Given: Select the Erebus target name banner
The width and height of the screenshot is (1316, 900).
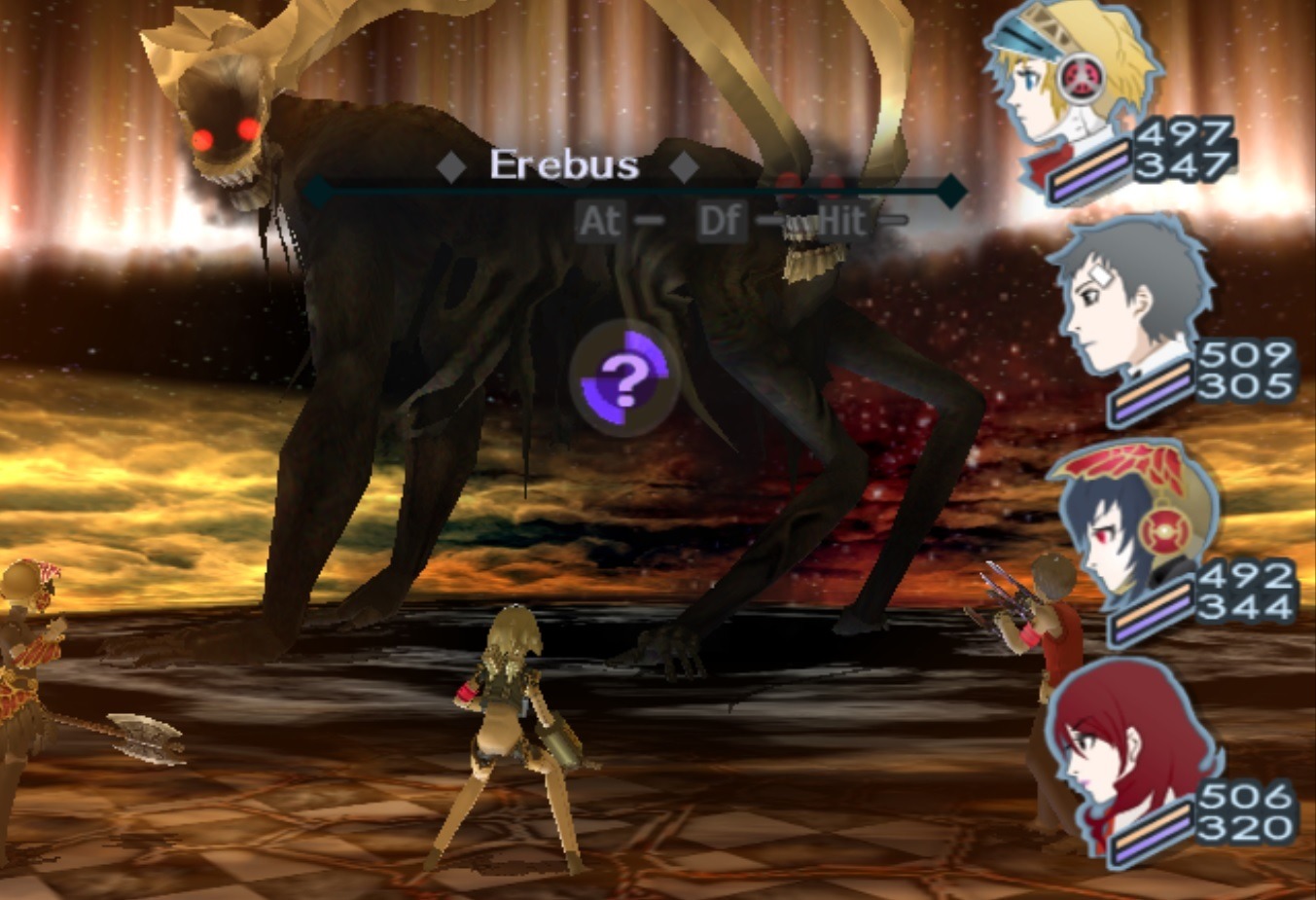Looking at the screenshot, I should (x=564, y=165).
